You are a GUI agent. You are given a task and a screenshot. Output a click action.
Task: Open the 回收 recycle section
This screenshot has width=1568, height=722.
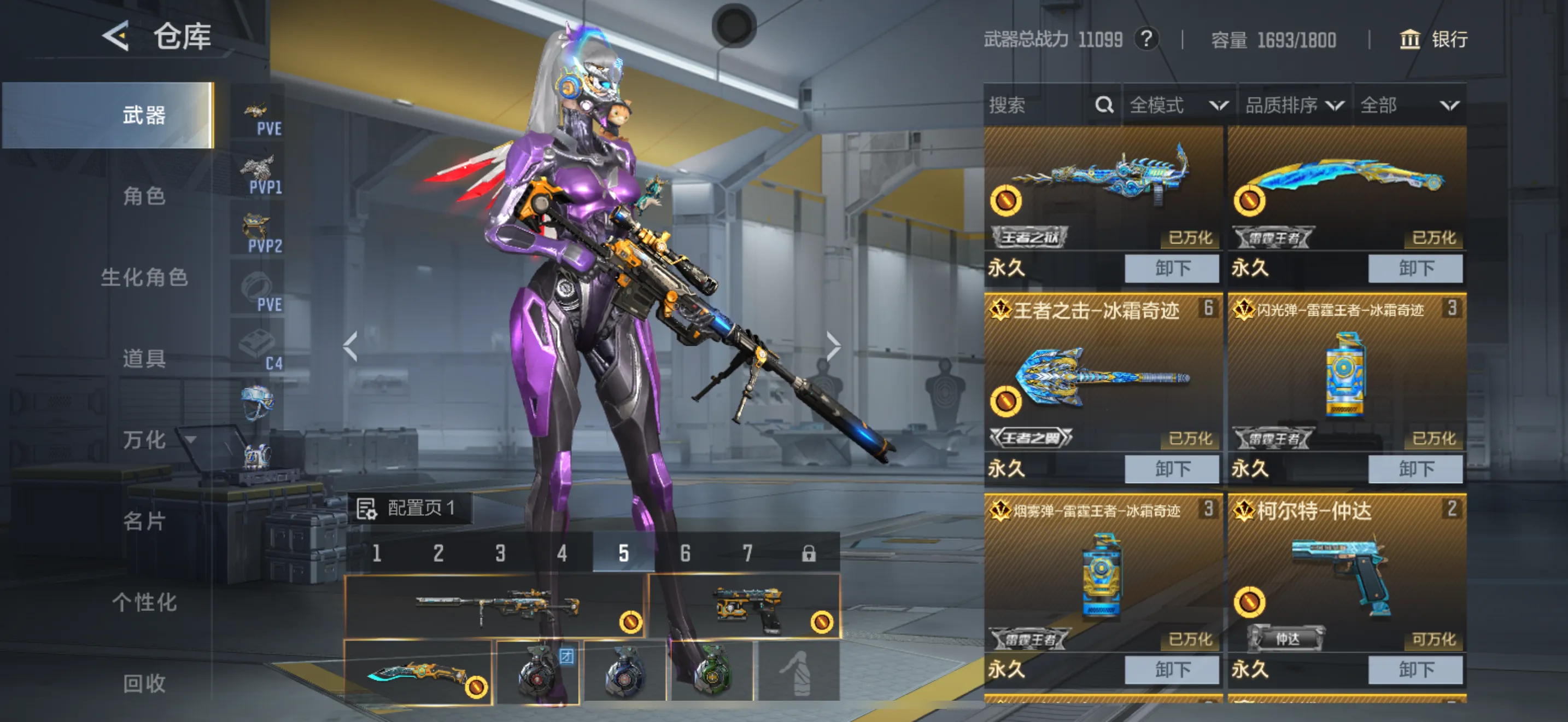[x=144, y=683]
